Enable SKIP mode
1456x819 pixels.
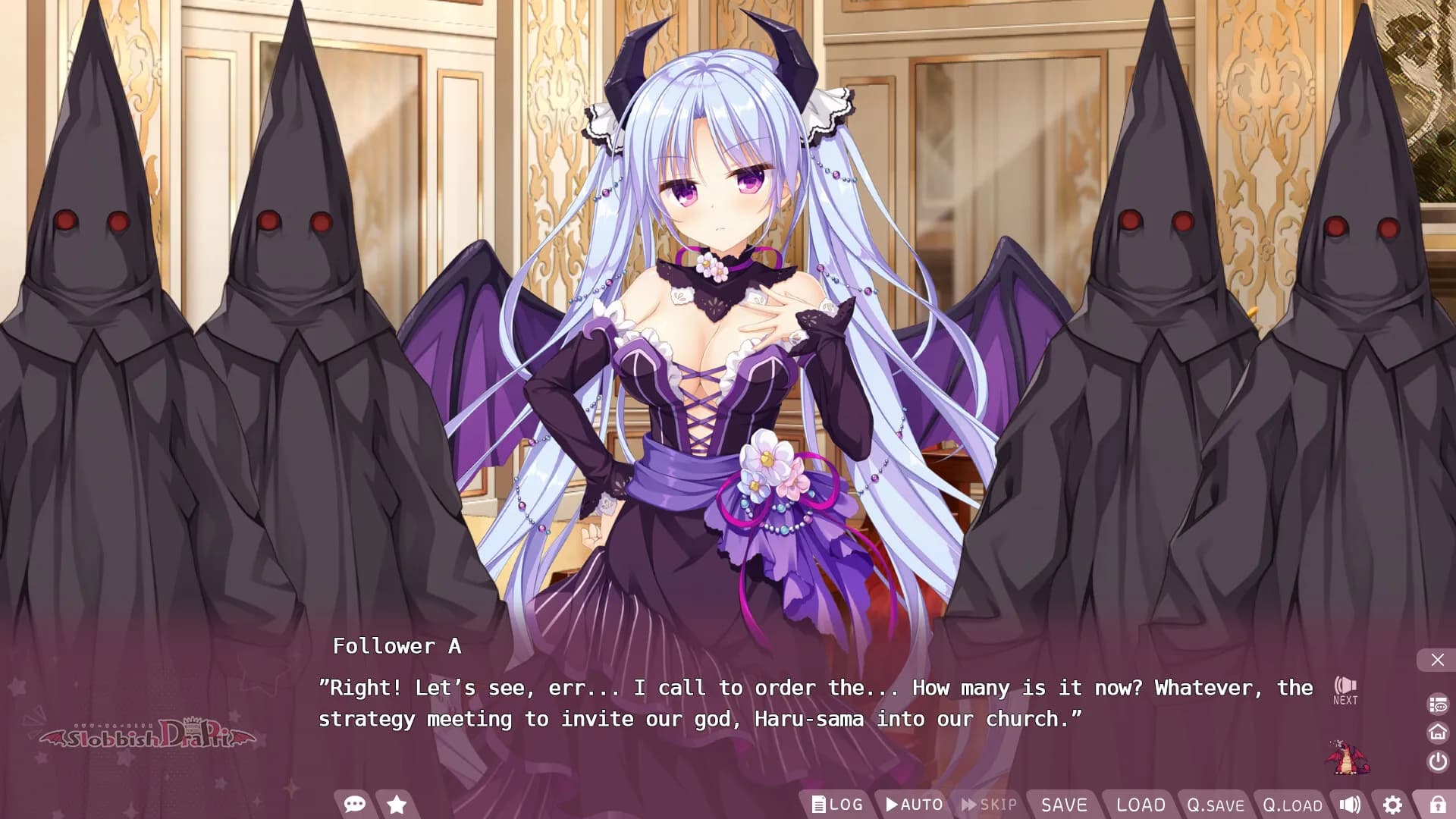point(990,805)
